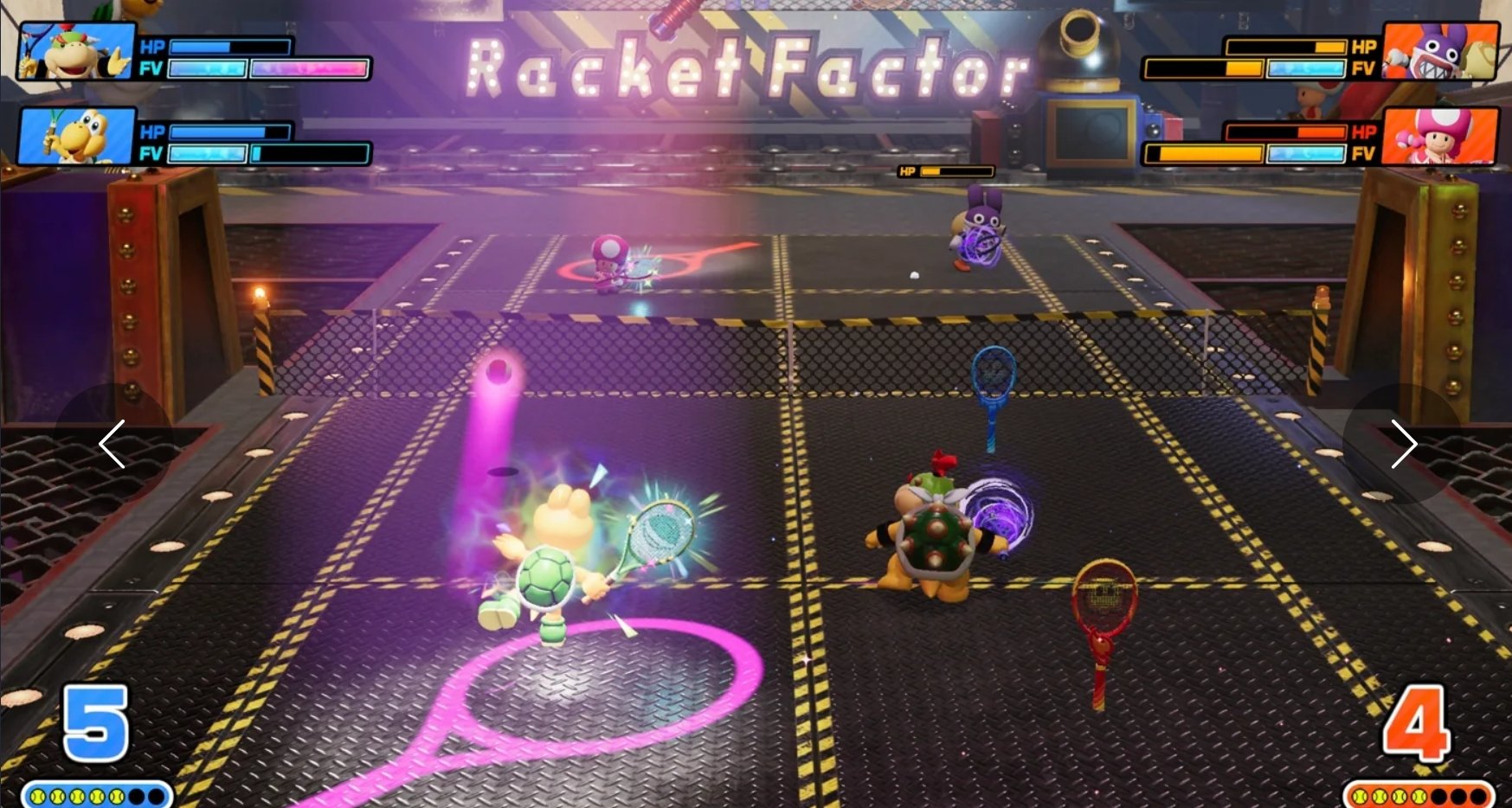Select the Bowser Jr. player portrait
The width and height of the screenshot is (1512, 808).
pos(76,52)
